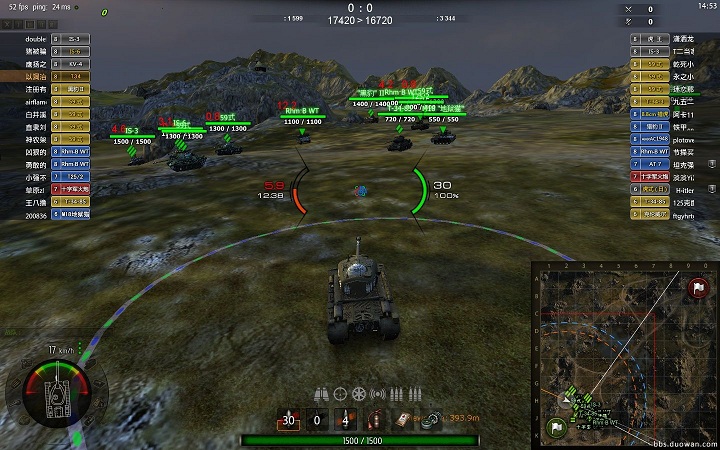Use the first aid kit consumable
This screenshot has width=720, height=450.
pos(403,421)
